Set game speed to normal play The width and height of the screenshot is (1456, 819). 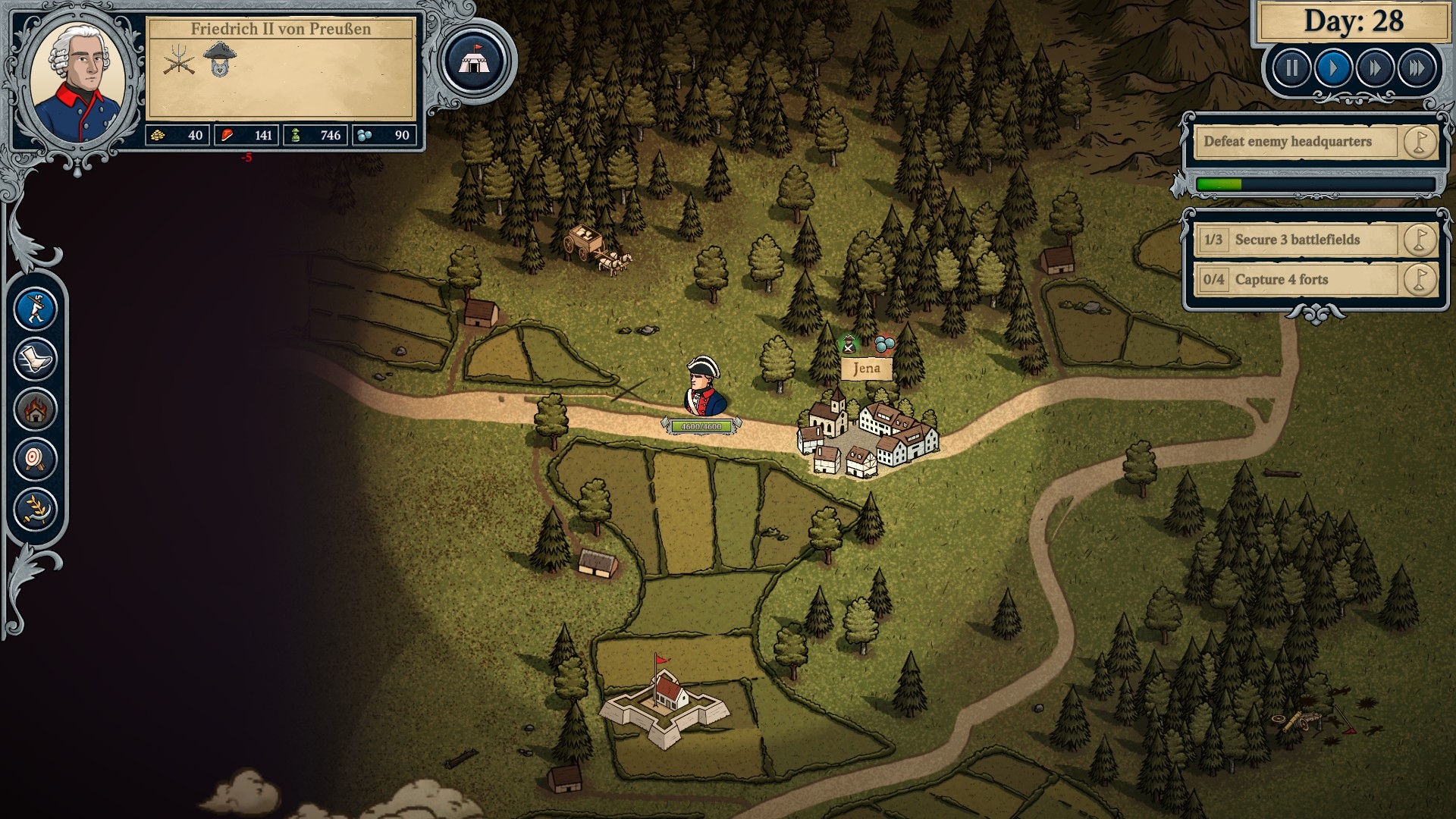(1333, 69)
